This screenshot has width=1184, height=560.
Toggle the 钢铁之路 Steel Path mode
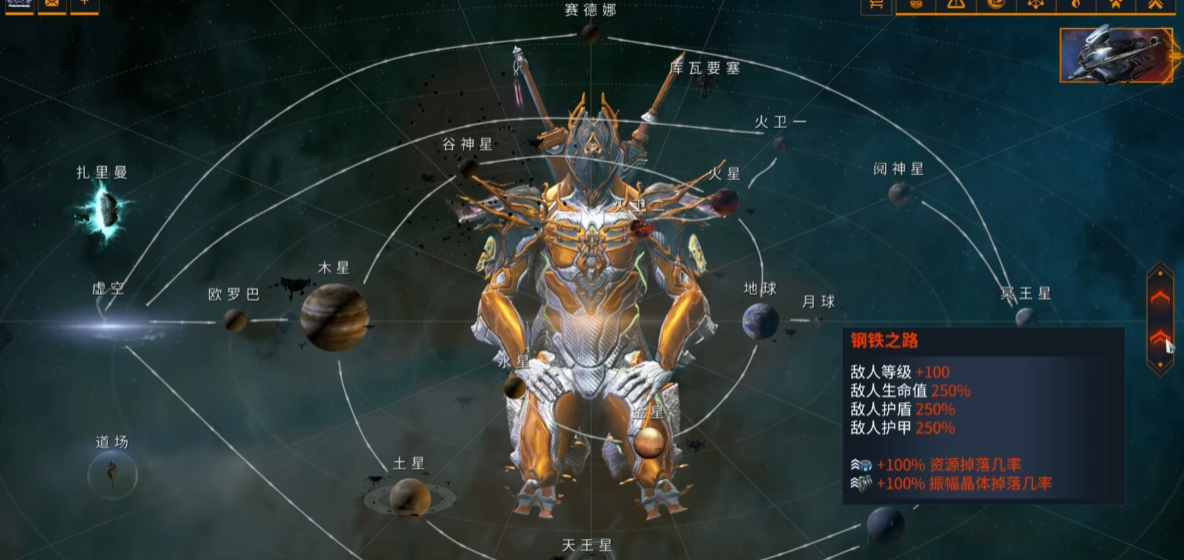tap(1160, 339)
